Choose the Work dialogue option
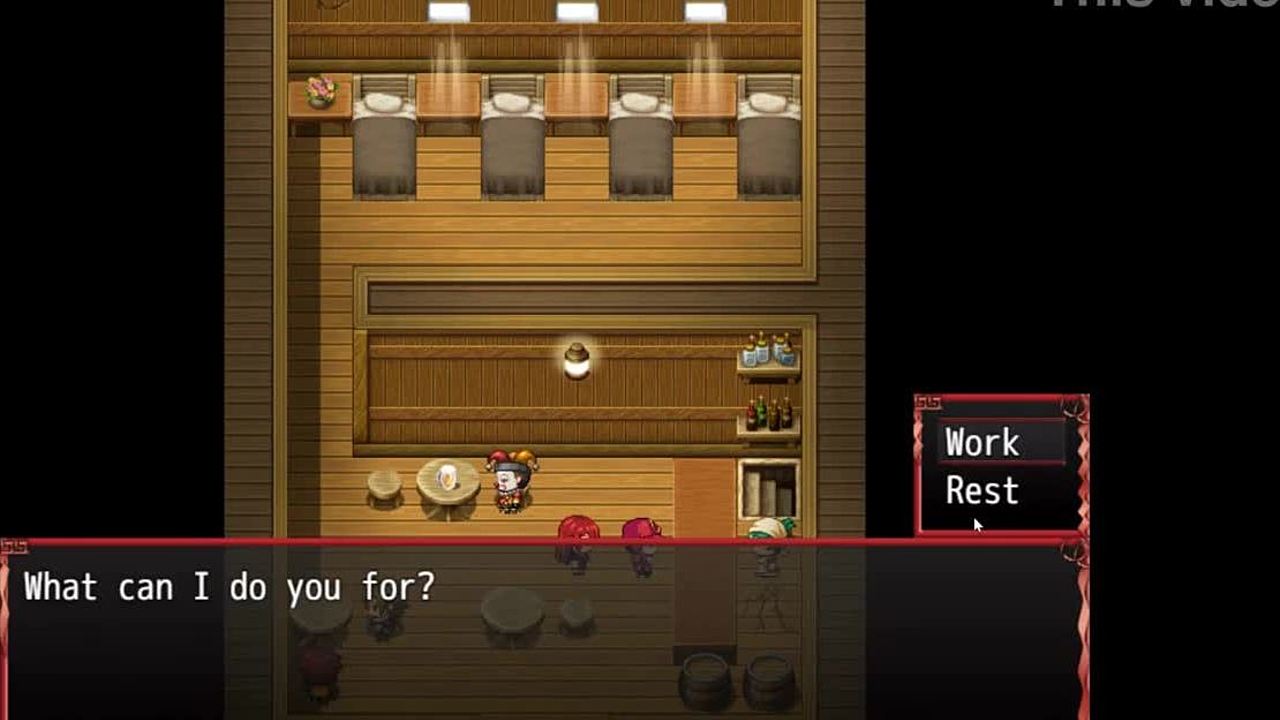The image size is (1280, 720). [x=983, y=443]
